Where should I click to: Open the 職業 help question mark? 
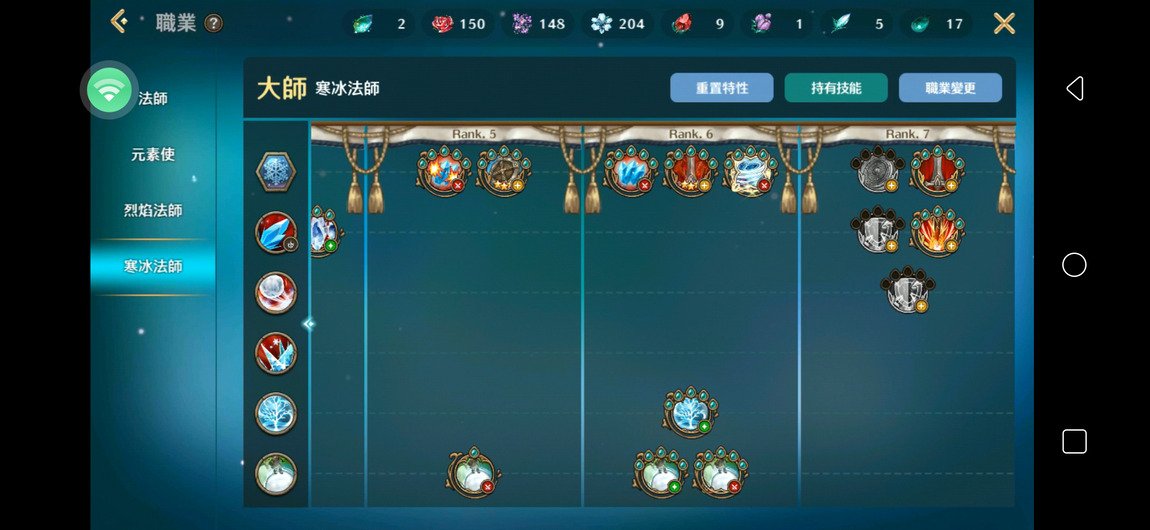click(213, 23)
